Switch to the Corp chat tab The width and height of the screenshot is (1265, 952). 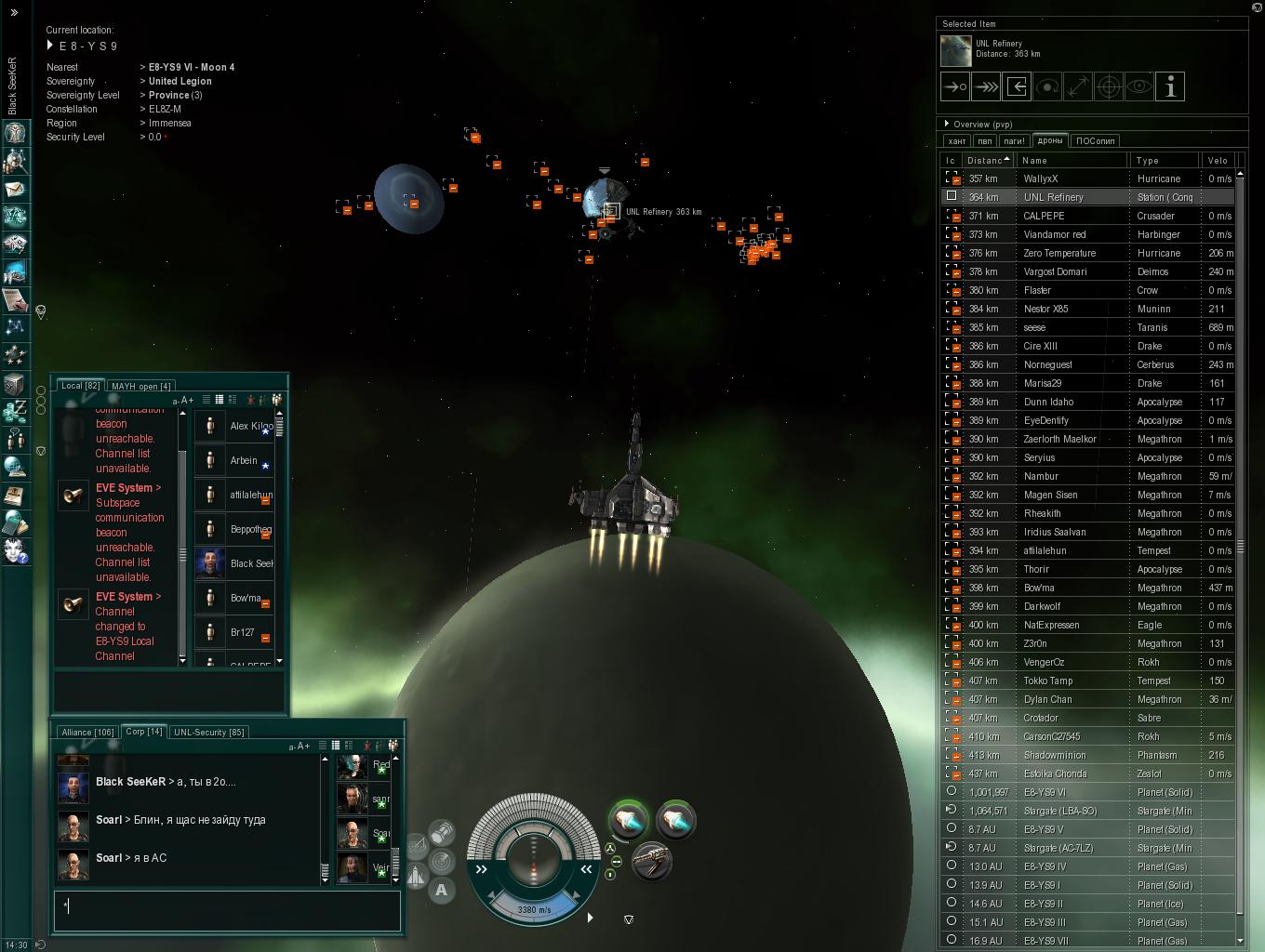click(143, 732)
